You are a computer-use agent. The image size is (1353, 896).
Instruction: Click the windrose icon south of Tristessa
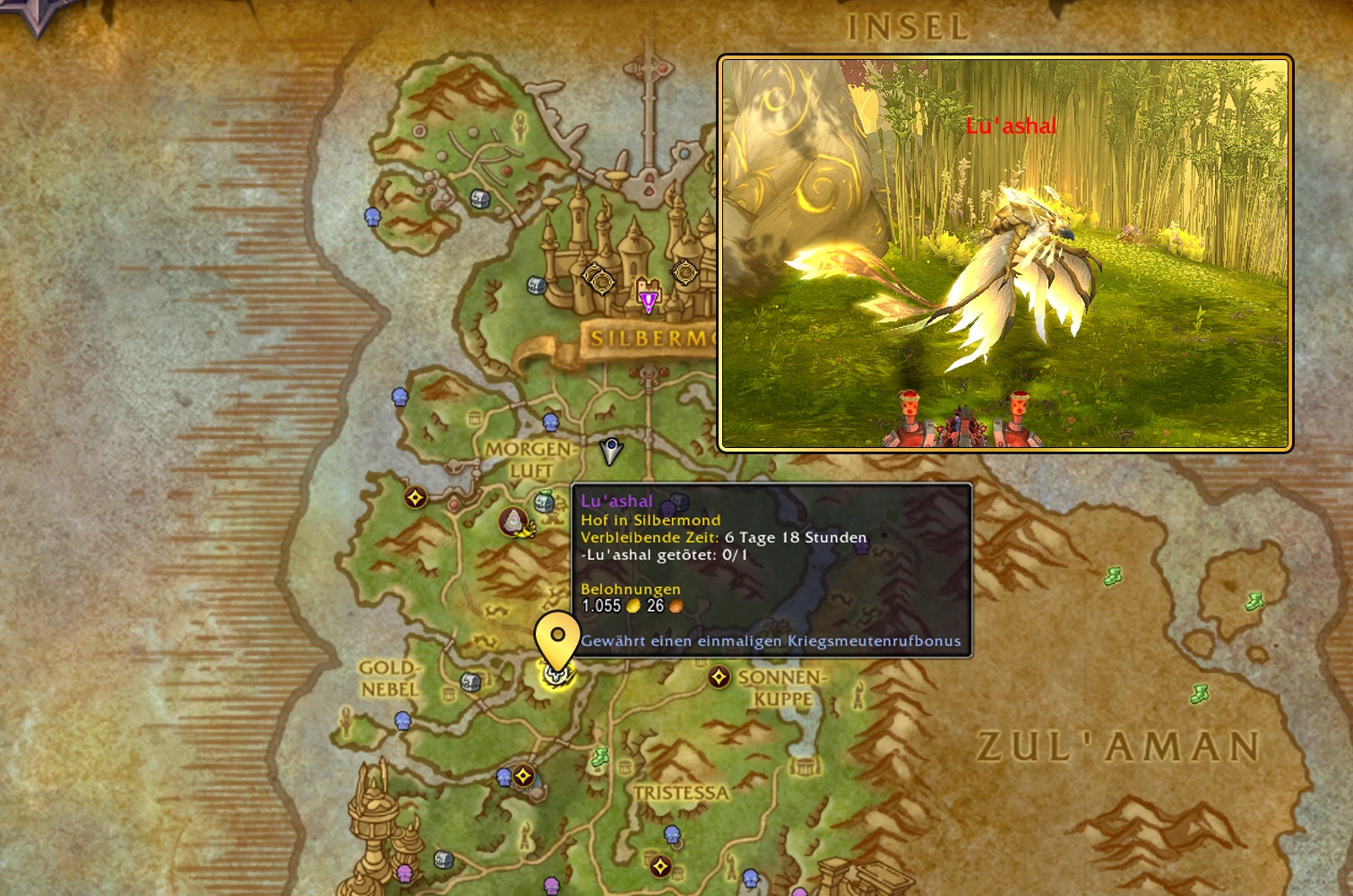point(659,864)
